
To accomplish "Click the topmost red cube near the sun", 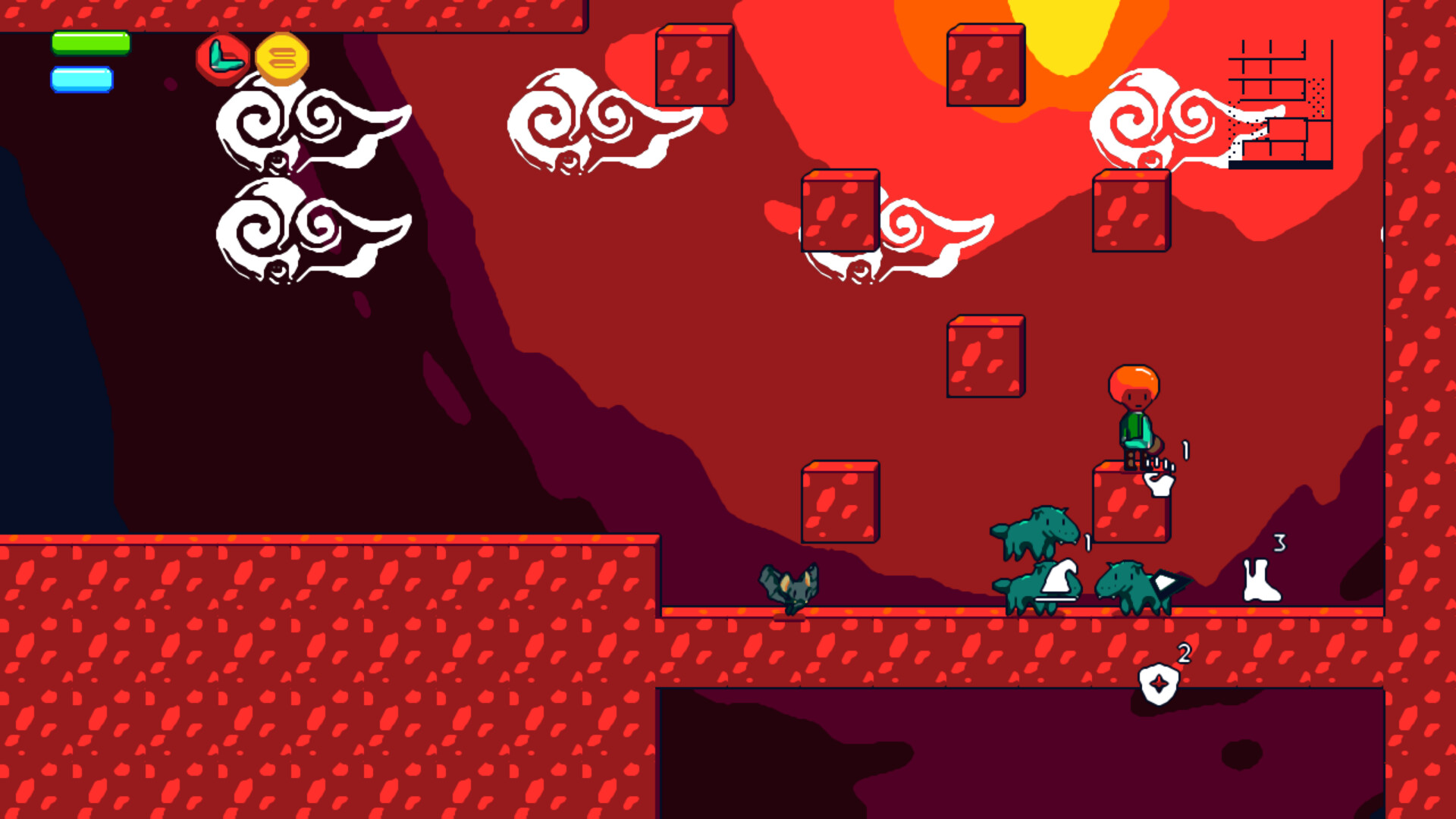I will [x=984, y=64].
